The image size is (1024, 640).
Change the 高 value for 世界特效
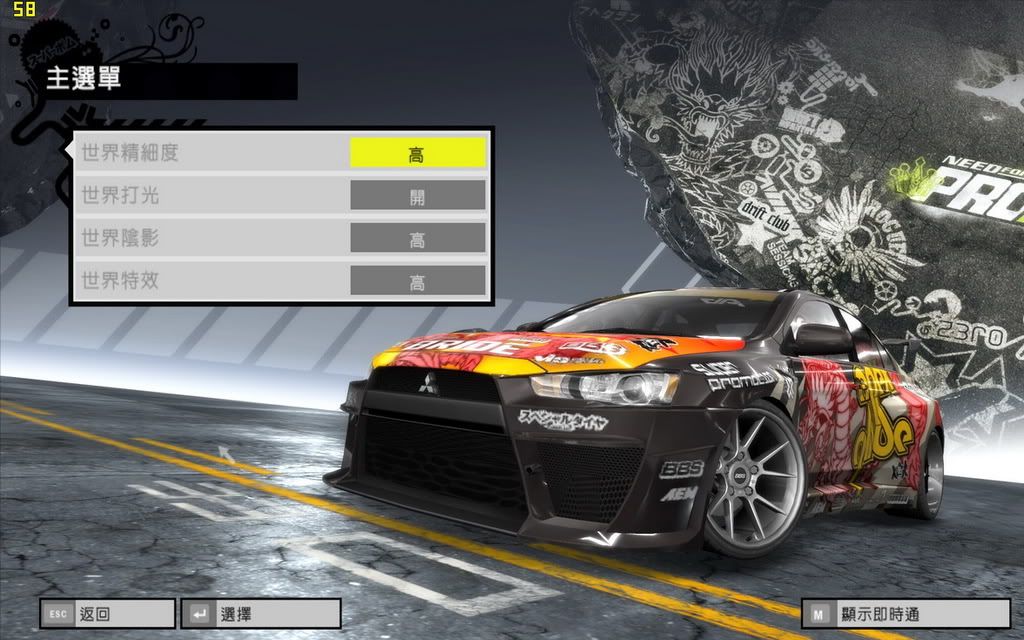point(417,282)
